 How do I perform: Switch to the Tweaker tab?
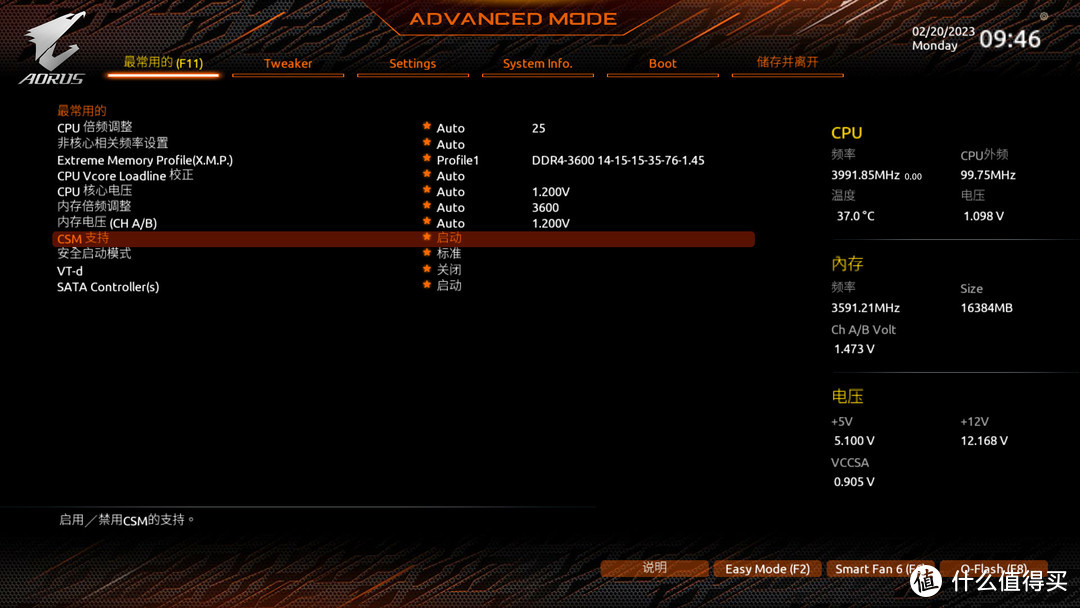(288, 64)
